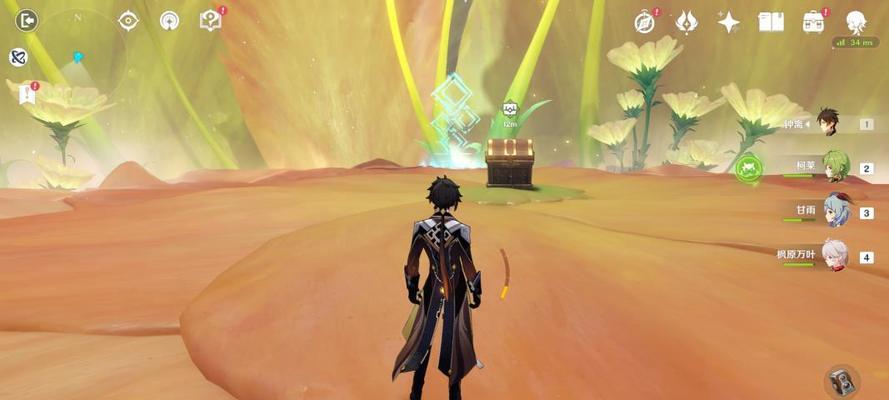Open the Wish four-pointed star icon
Viewport: 889px width, 400px height.
(x=728, y=22)
